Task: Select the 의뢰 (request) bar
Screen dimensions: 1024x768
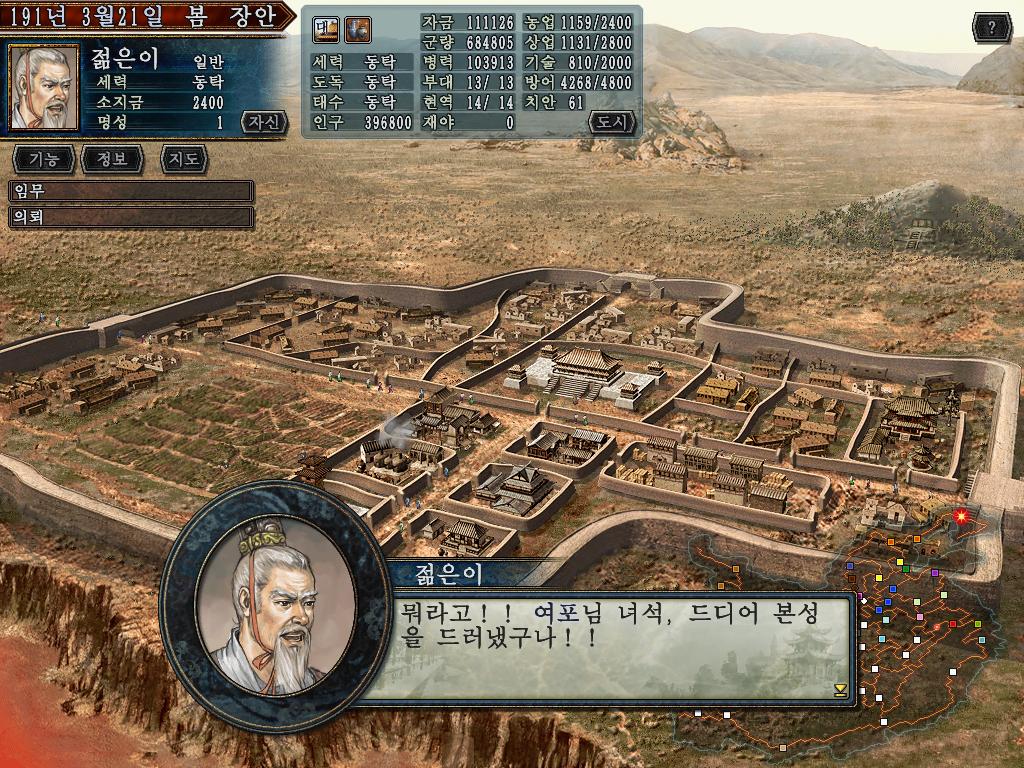Action: (130, 216)
